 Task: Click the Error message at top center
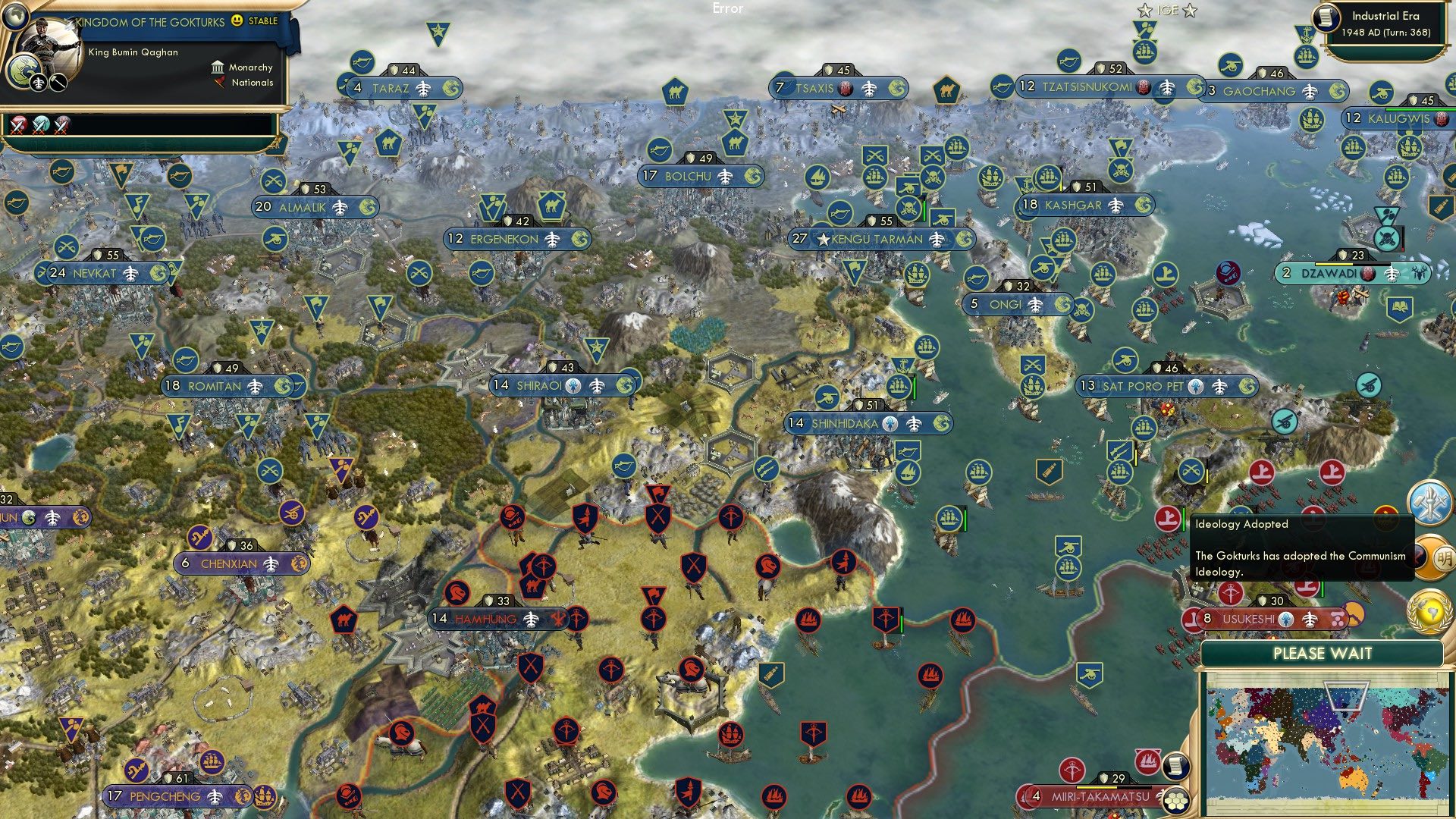click(x=729, y=9)
